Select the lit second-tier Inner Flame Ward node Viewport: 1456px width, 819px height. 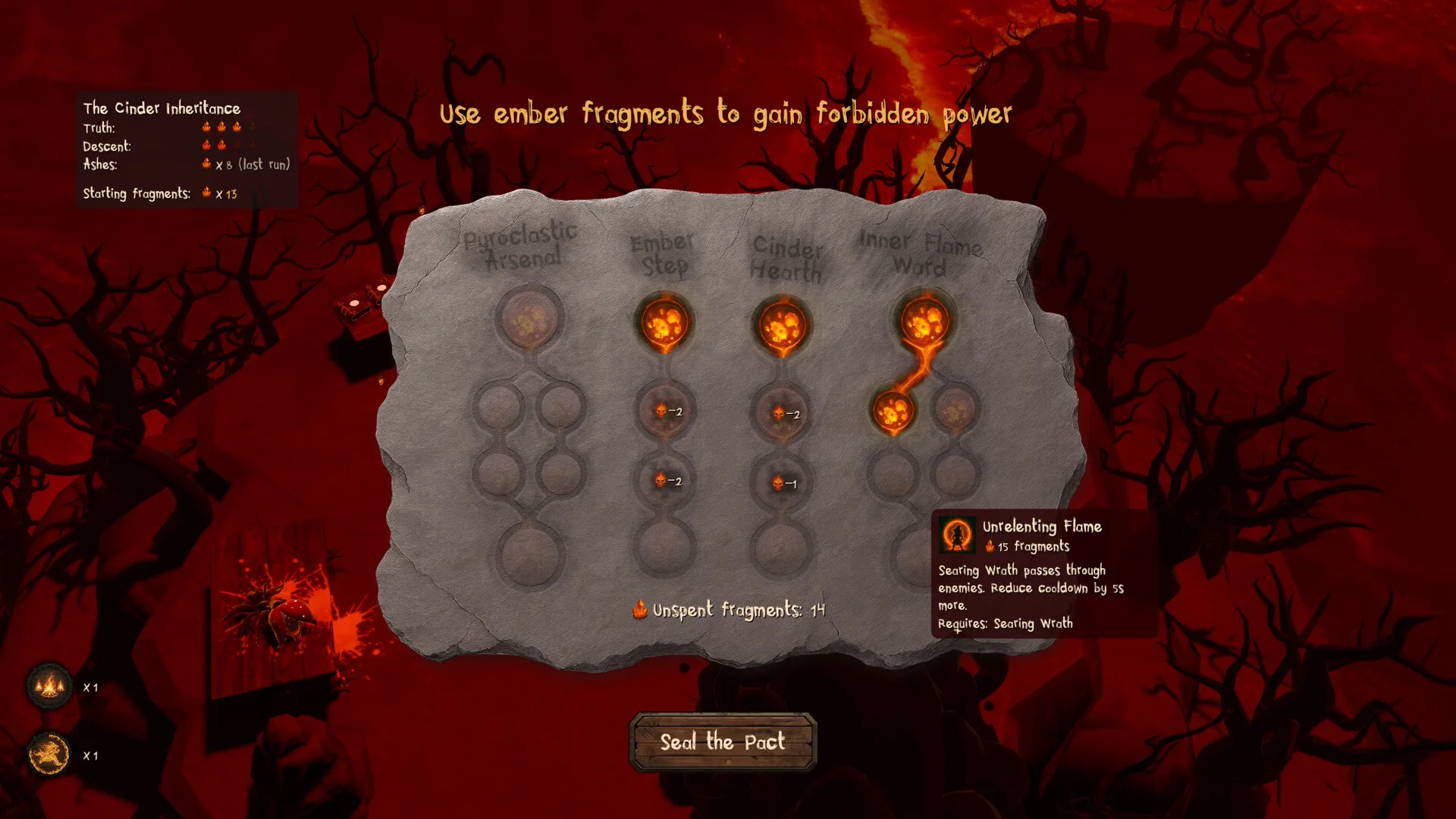coord(893,412)
